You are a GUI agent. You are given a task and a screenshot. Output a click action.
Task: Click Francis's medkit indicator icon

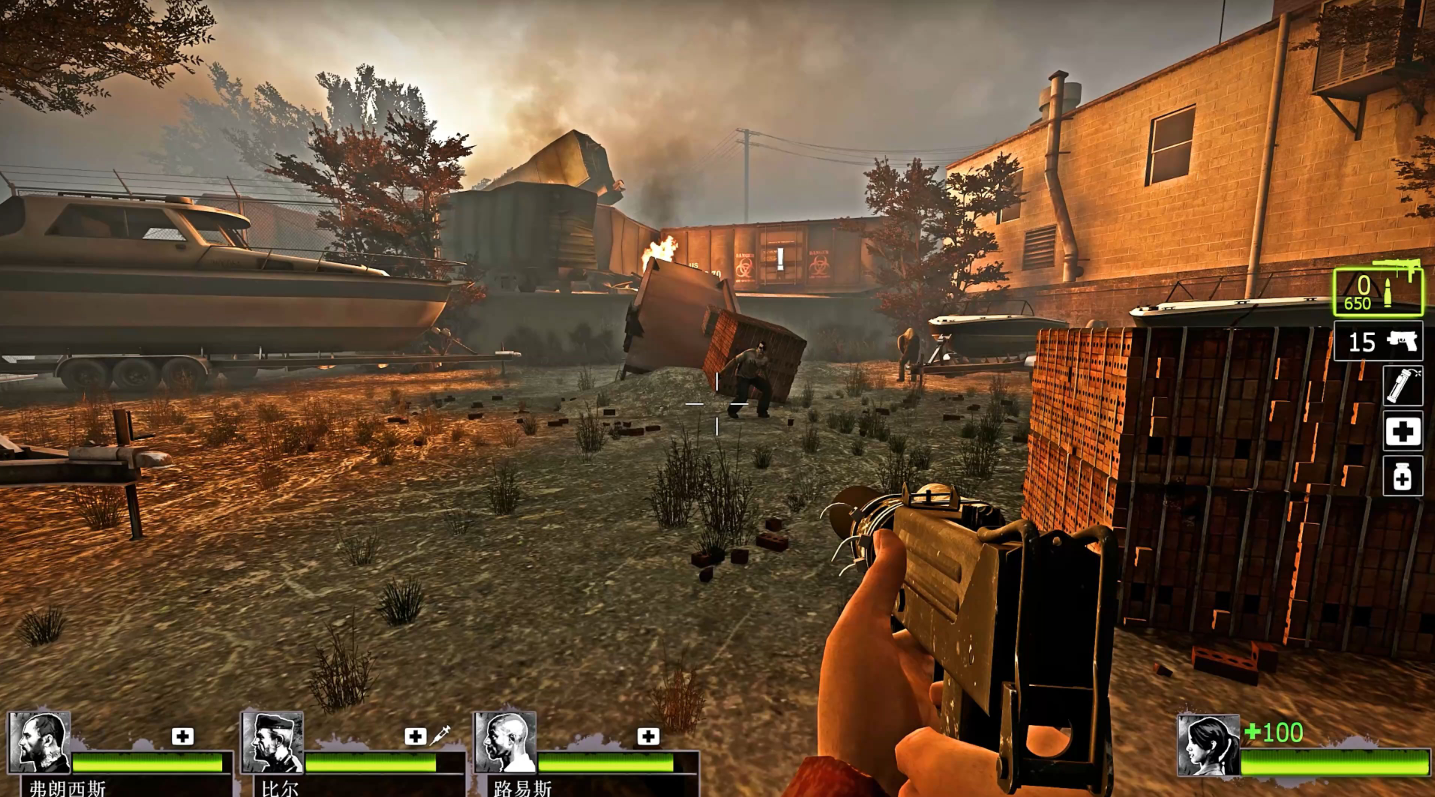tap(182, 736)
